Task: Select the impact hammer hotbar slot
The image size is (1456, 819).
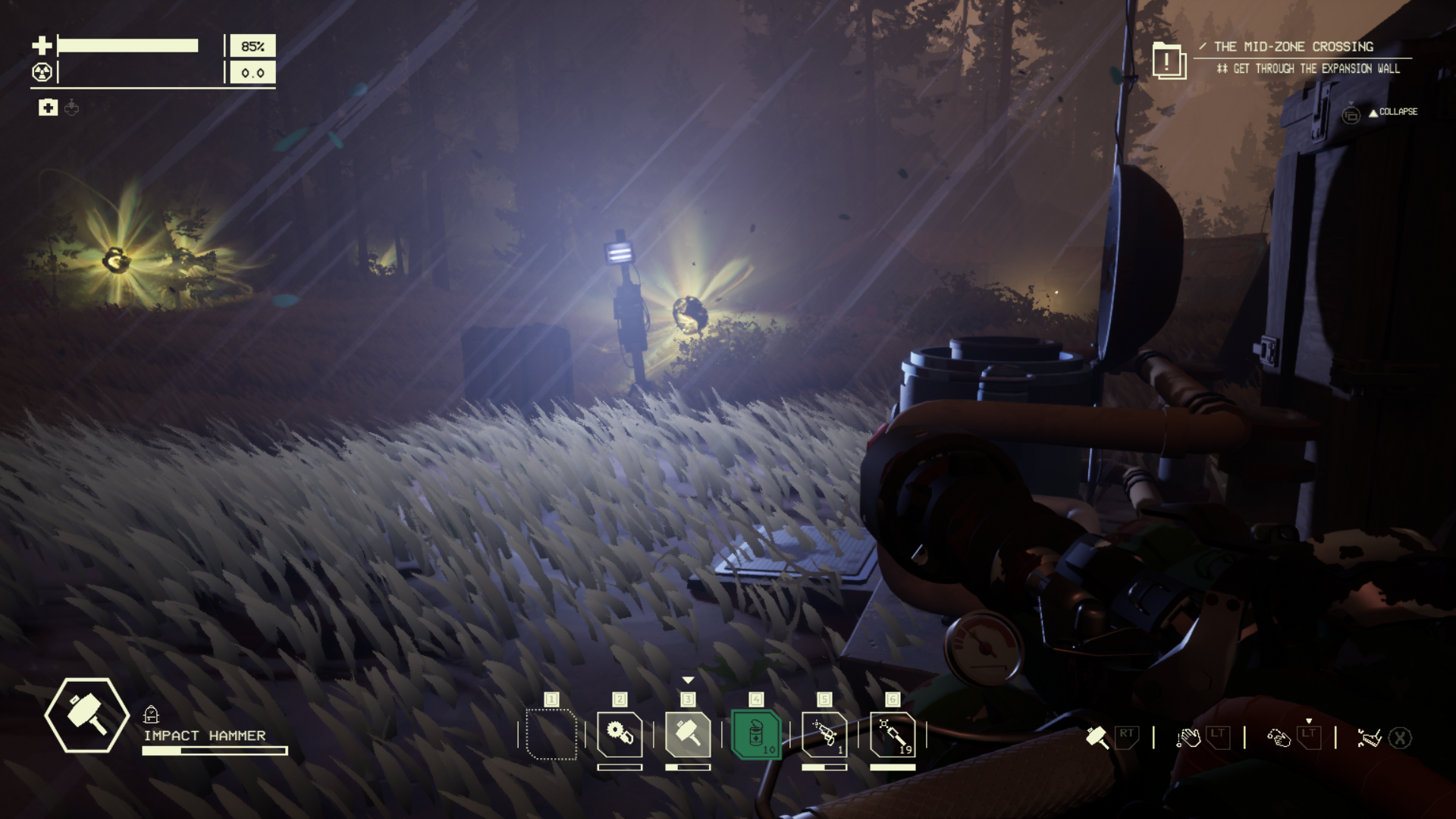Action: (688, 734)
